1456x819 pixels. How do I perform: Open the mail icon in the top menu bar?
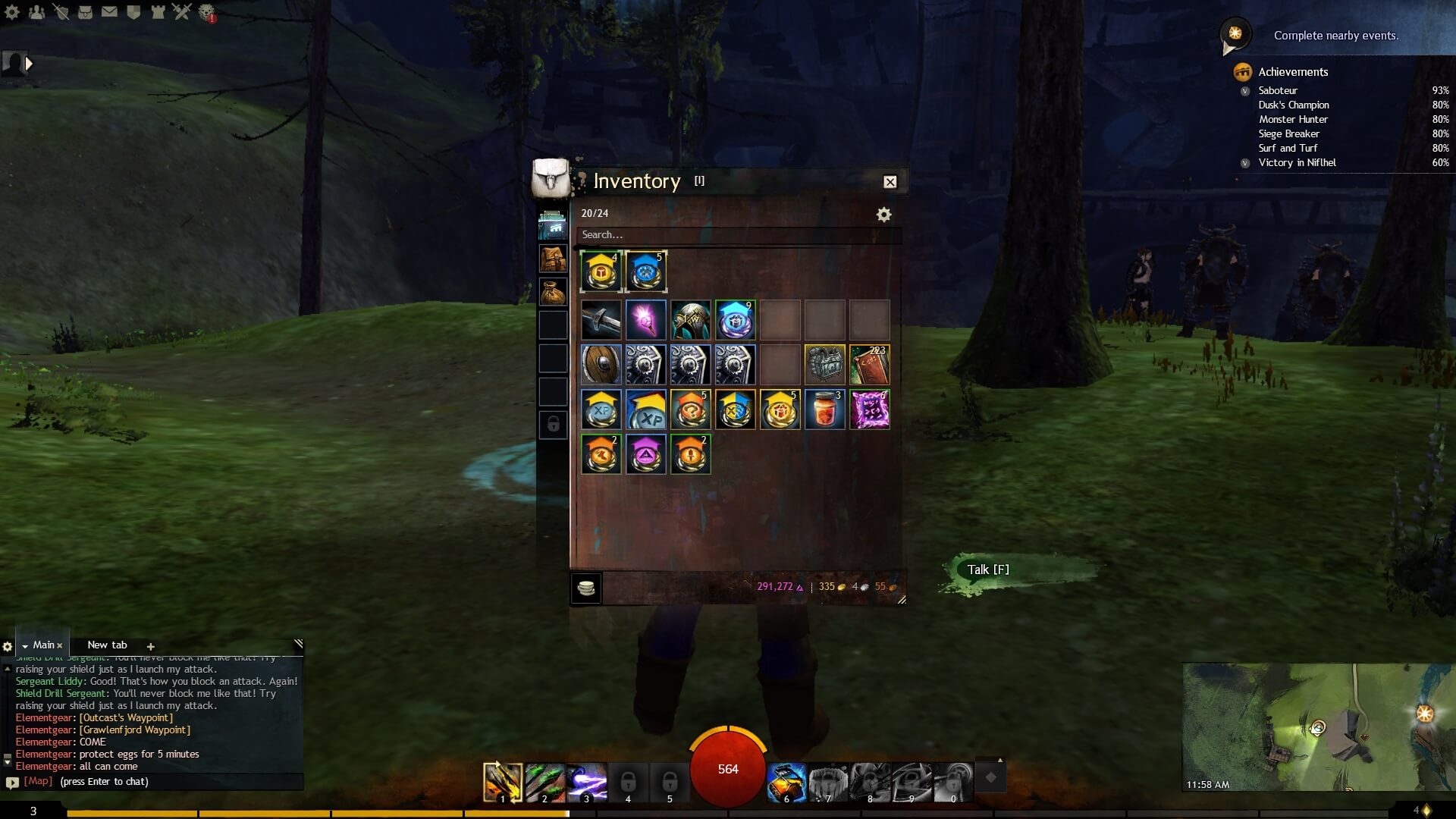[x=108, y=11]
